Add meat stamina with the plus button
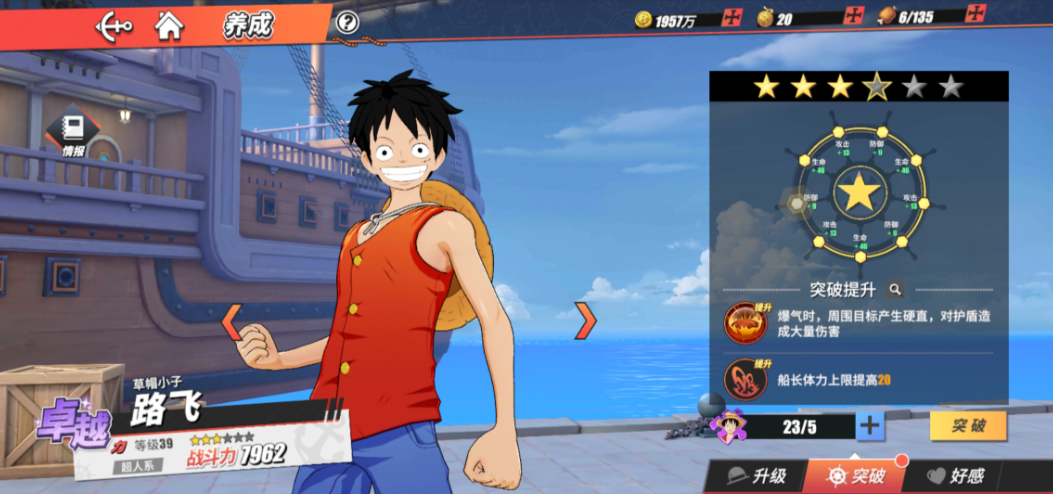The width and height of the screenshot is (1053, 494). [973, 17]
